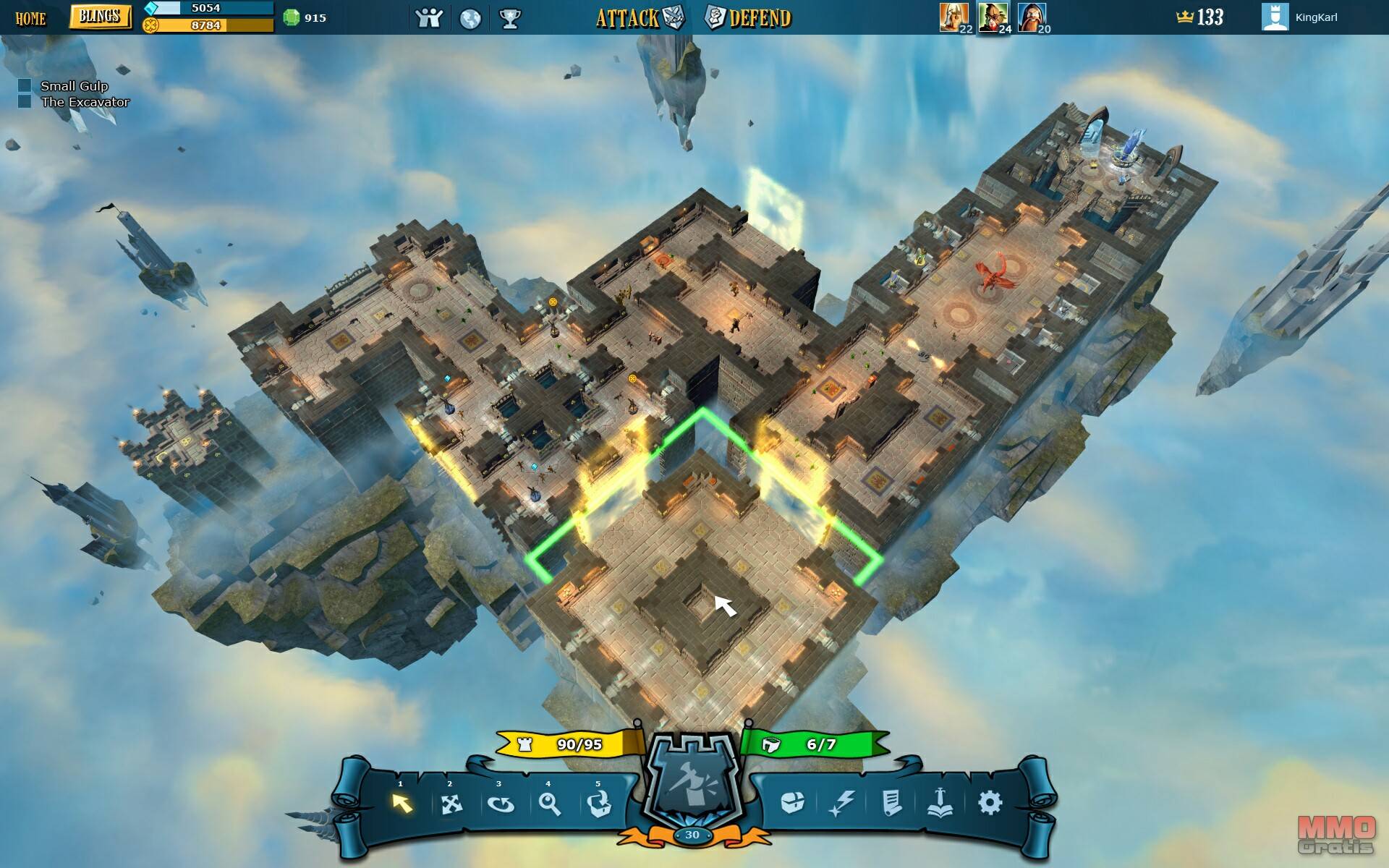The height and width of the screenshot is (868, 1389).
Task: Select the level 24 hero portrait
Action: pos(993,17)
